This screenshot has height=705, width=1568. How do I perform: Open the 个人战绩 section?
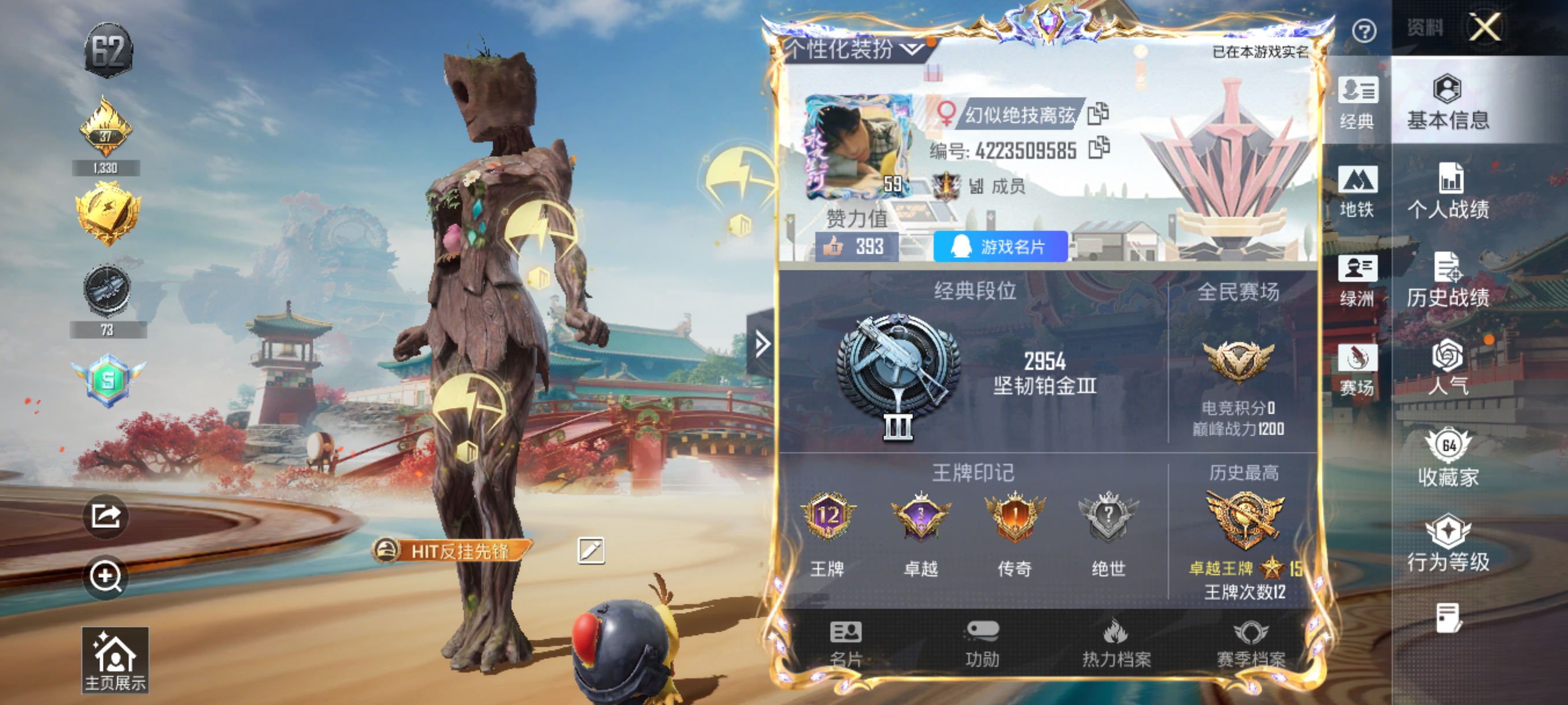pos(1448,191)
